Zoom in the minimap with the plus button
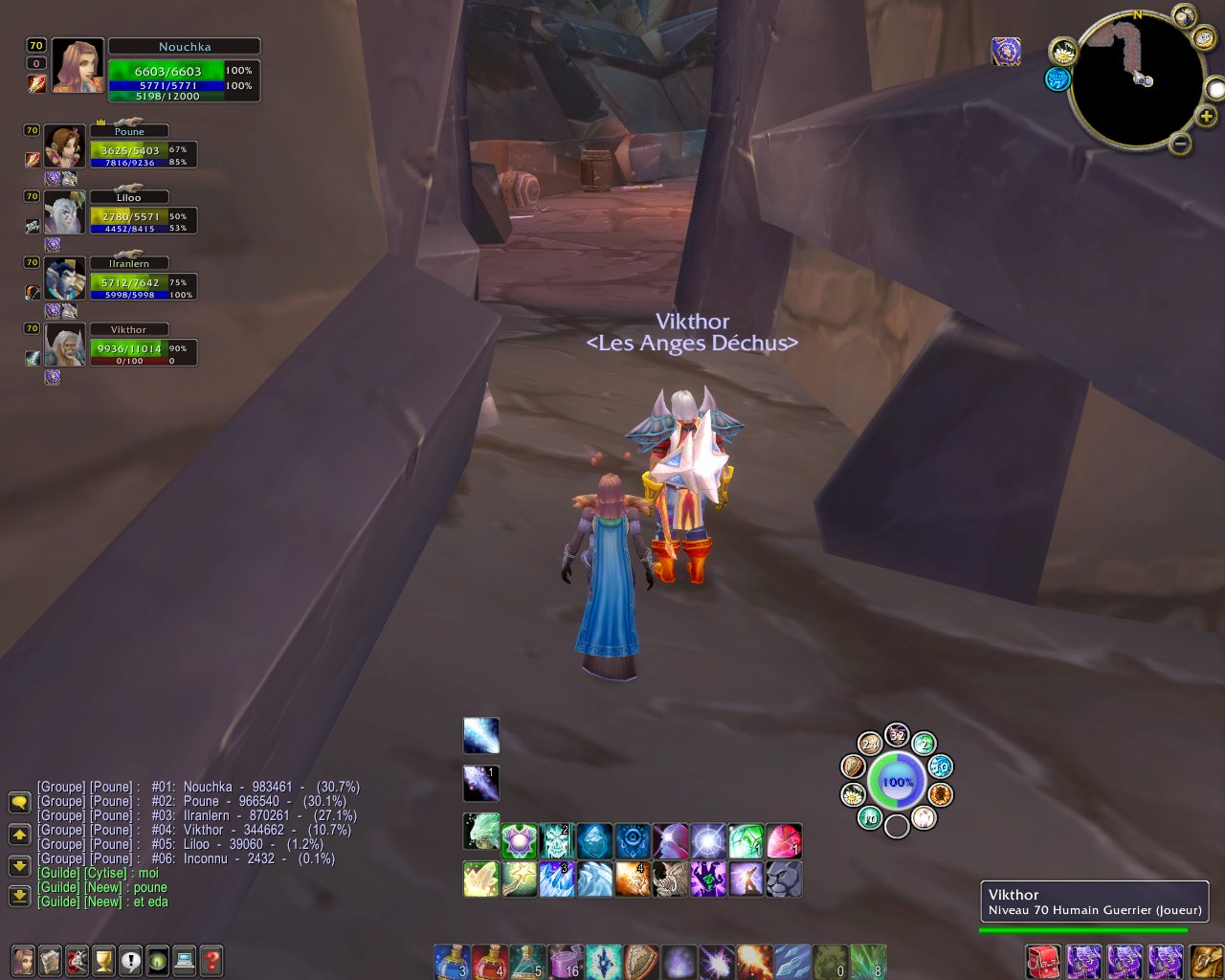 tap(1207, 117)
